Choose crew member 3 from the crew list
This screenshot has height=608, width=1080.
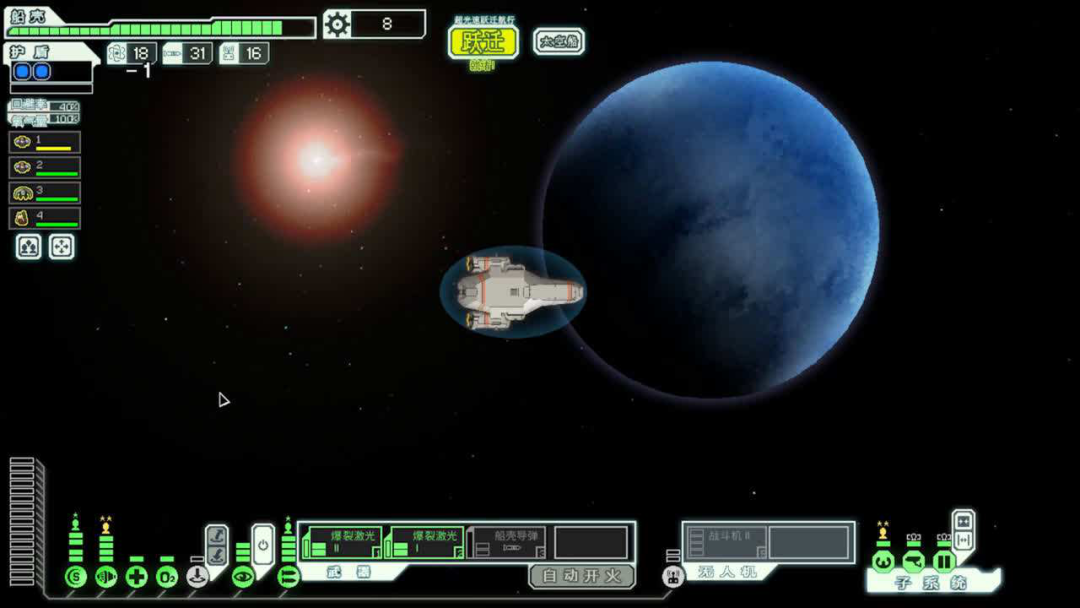[45, 192]
